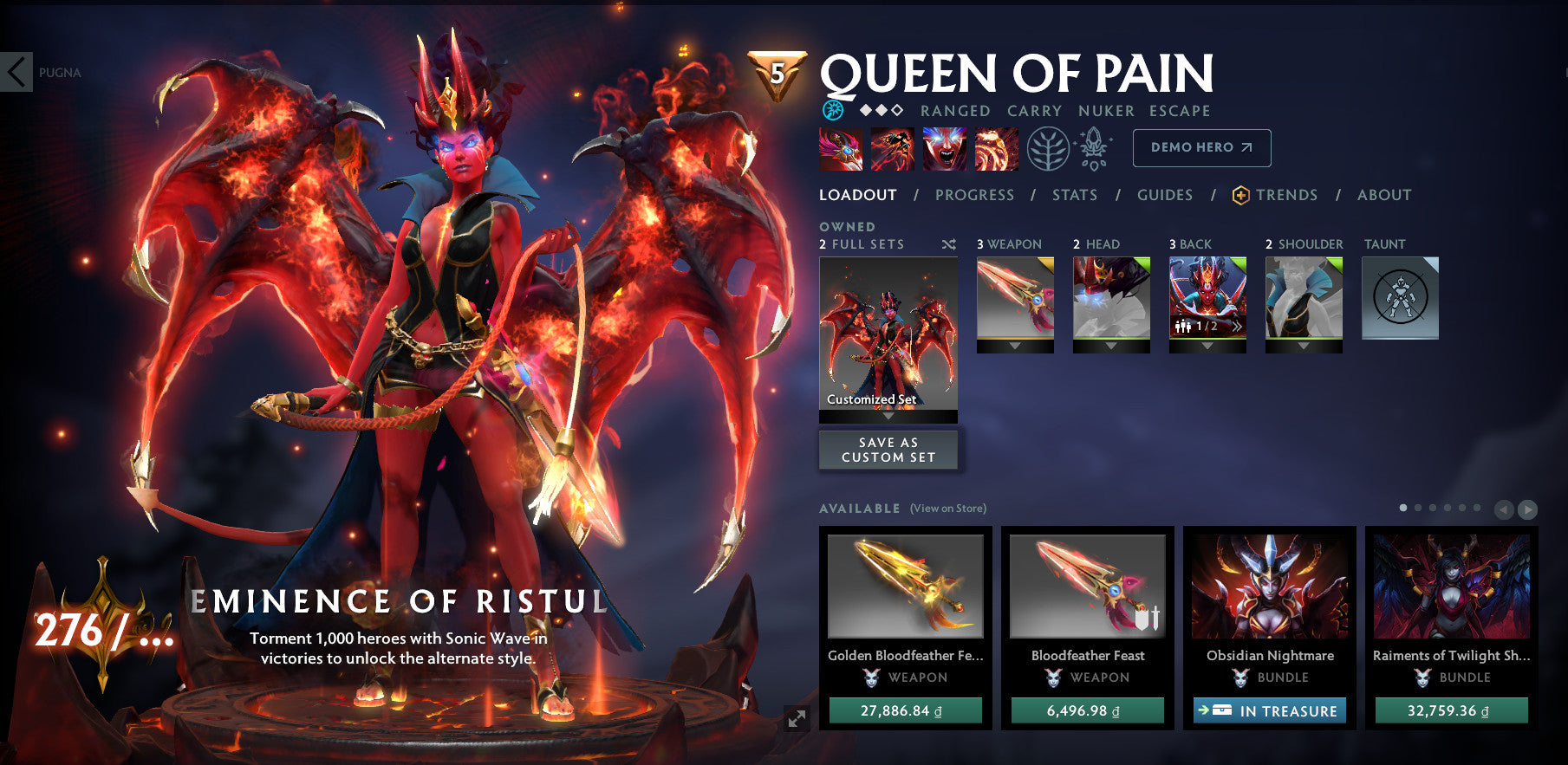This screenshot has width=1568, height=765.
Task: Open the TRENDS tab
Action: click(x=1286, y=195)
